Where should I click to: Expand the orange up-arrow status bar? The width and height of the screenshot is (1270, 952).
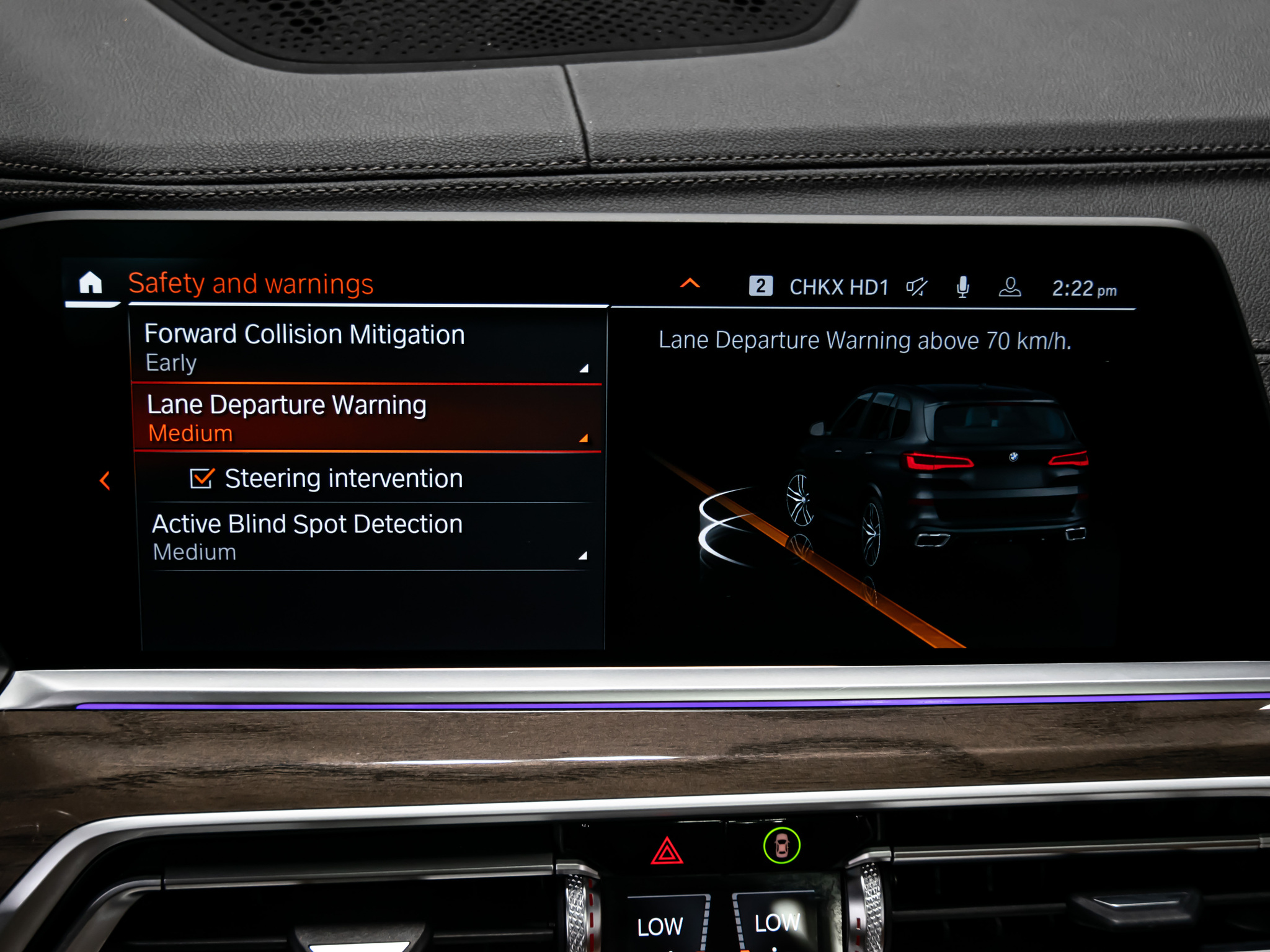690,284
